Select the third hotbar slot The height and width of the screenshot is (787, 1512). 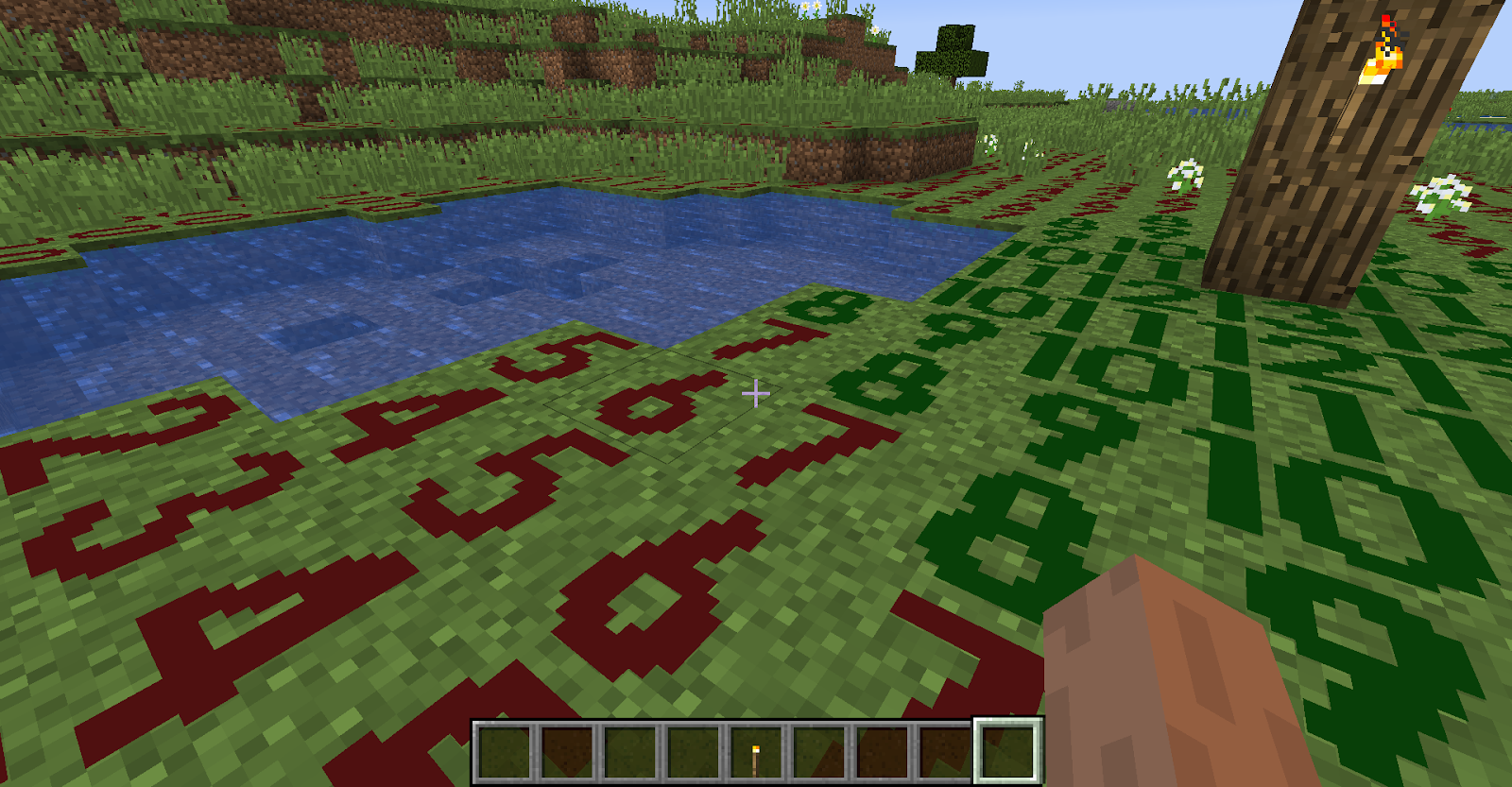point(629,751)
